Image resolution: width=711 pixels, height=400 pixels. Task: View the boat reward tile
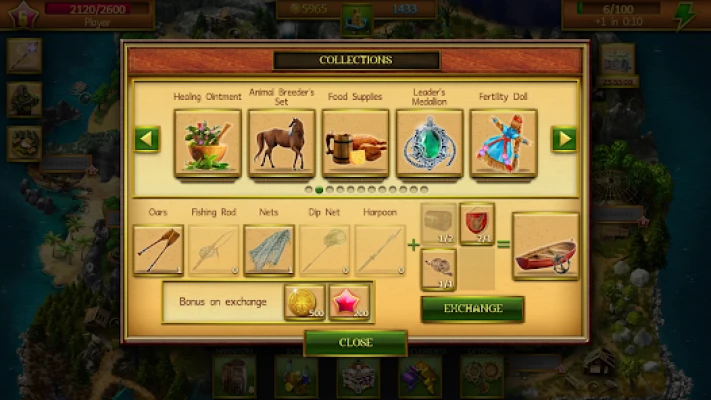tap(545, 246)
